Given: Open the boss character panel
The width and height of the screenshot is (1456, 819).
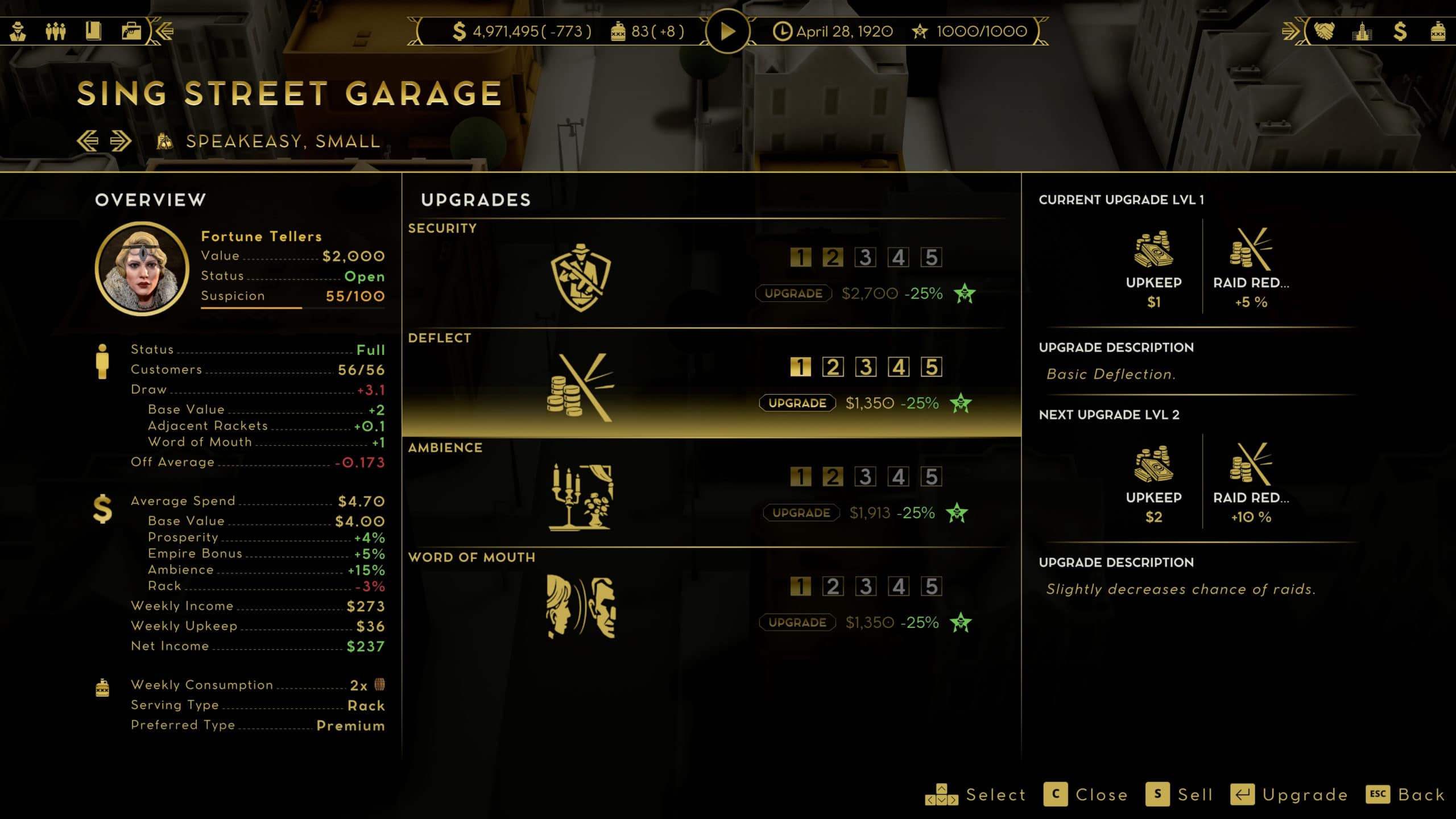Looking at the screenshot, I should point(19,31).
